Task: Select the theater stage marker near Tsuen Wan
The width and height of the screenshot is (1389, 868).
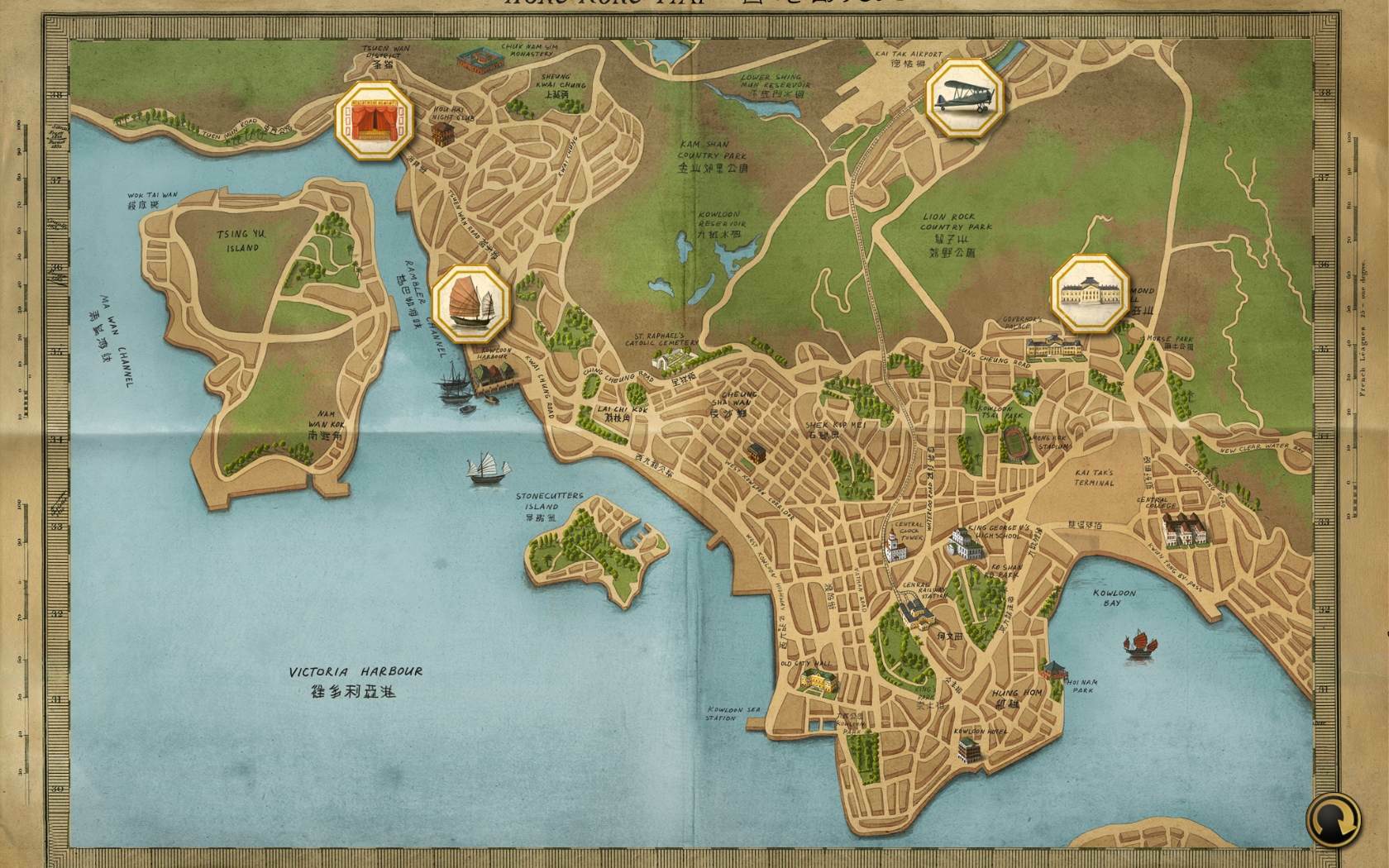Action: [374, 121]
